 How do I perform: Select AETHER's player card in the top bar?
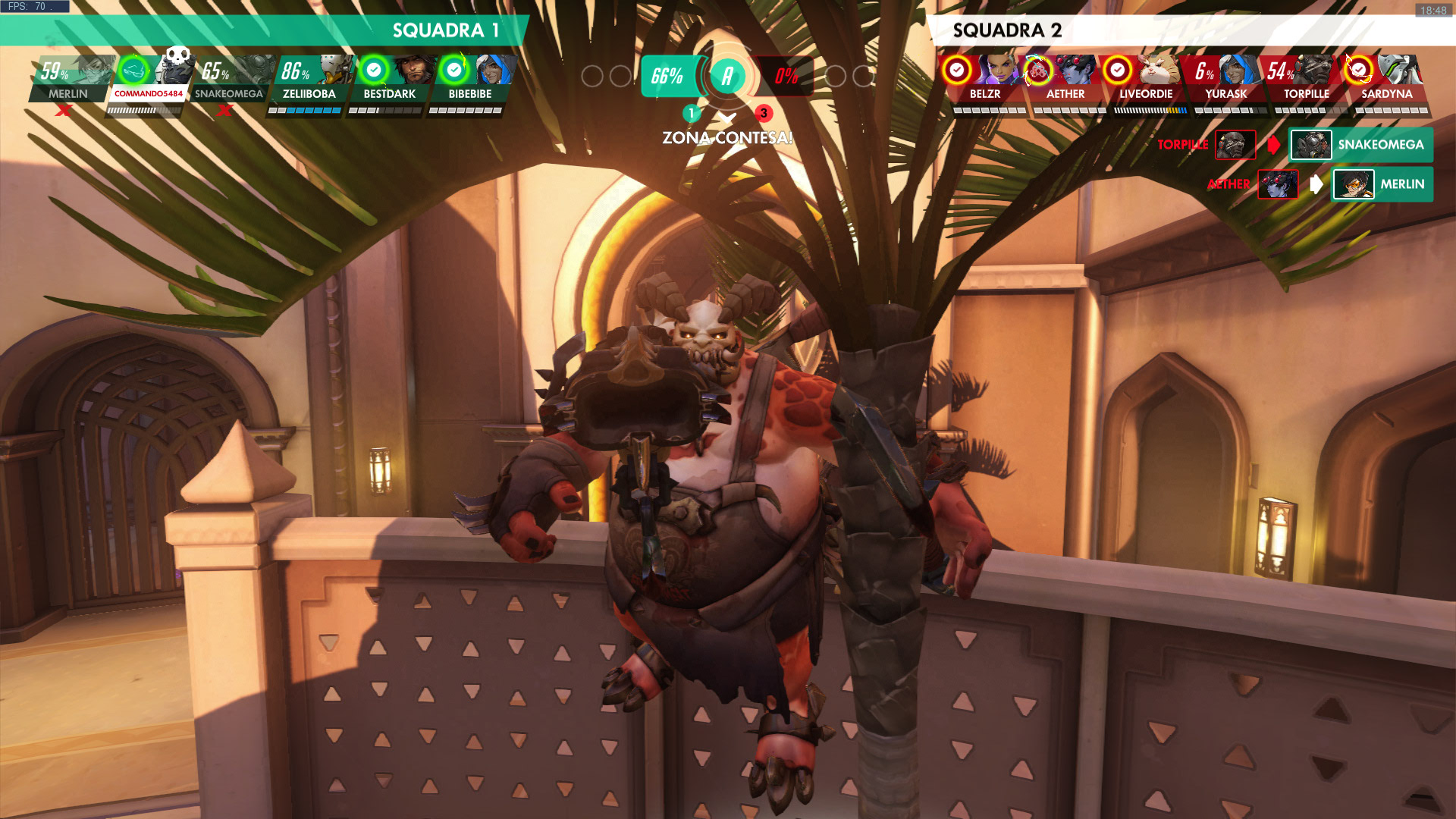(x=1065, y=78)
